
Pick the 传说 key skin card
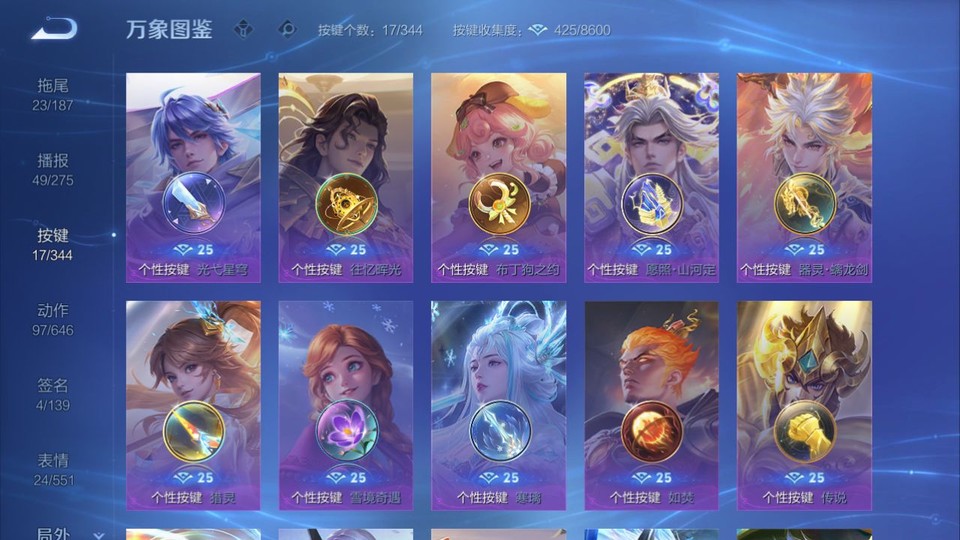[804, 405]
